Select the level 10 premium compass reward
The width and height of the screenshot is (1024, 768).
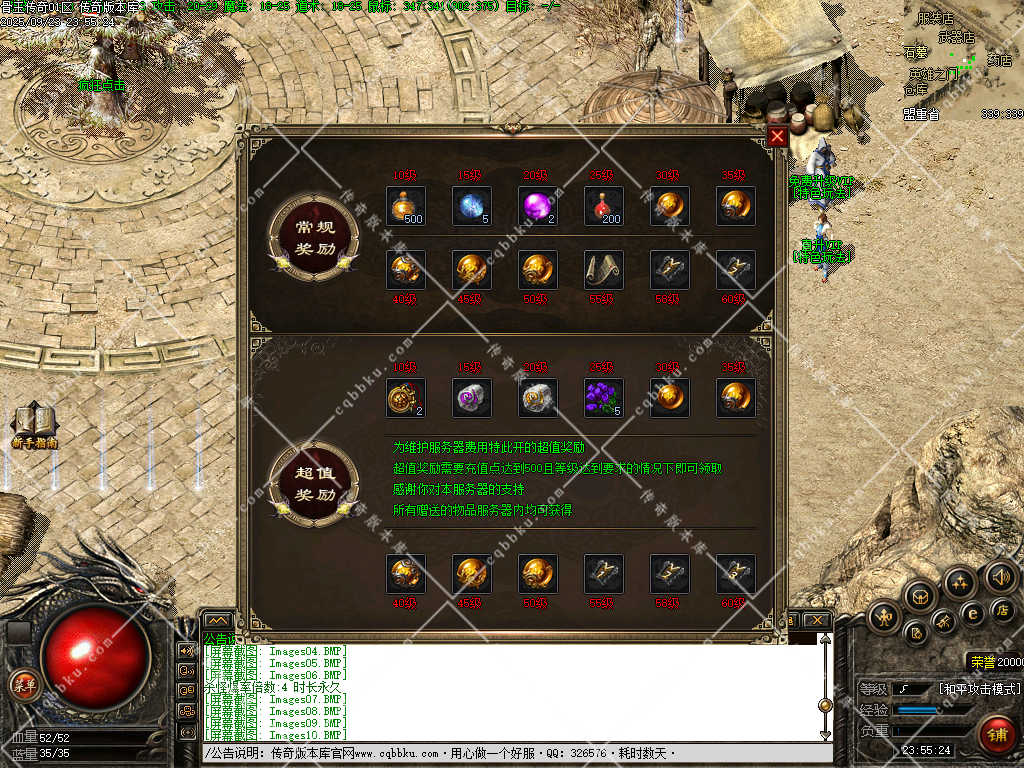click(x=405, y=398)
